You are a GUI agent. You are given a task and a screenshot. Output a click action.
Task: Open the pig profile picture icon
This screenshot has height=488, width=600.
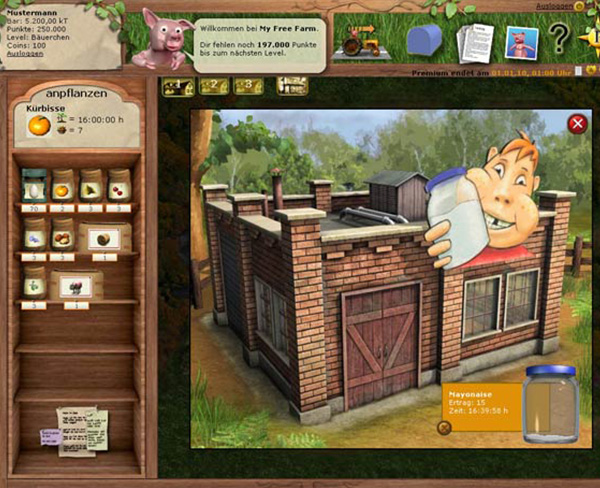tap(521, 42)
